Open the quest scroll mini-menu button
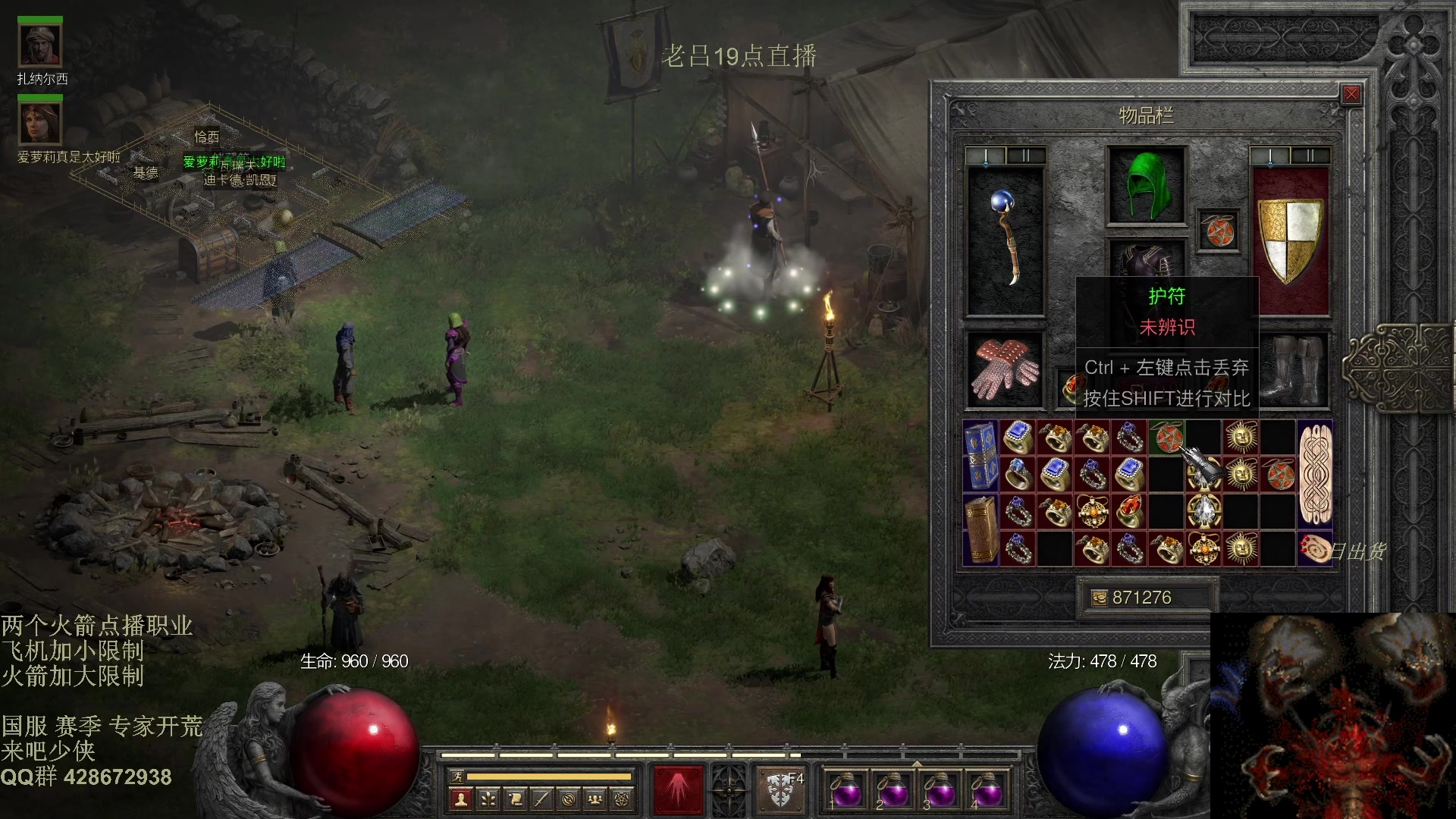This screenshot has height=819, width=1456. coord(515,799)
